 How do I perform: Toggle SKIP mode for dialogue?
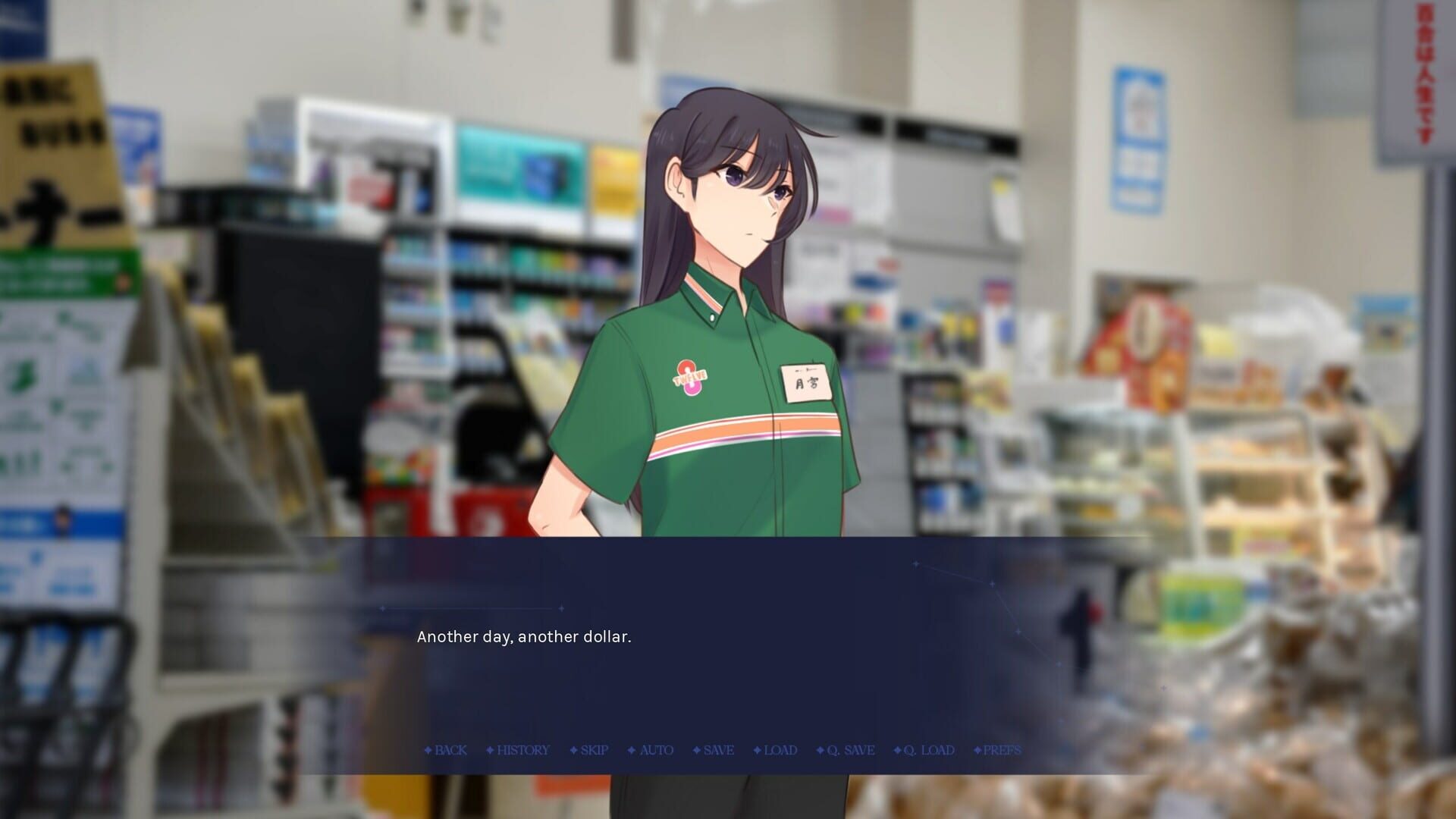tap(593, 750)
